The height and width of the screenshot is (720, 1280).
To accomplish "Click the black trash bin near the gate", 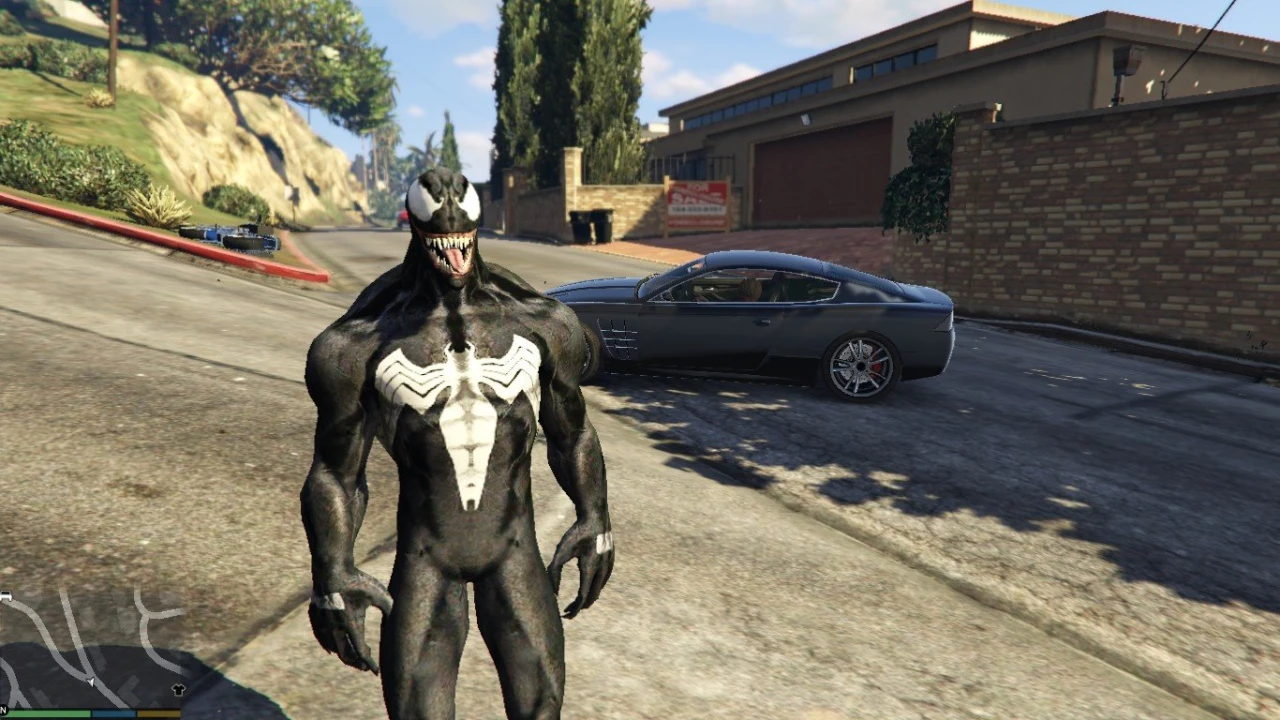I will click(x=593, y=225).
